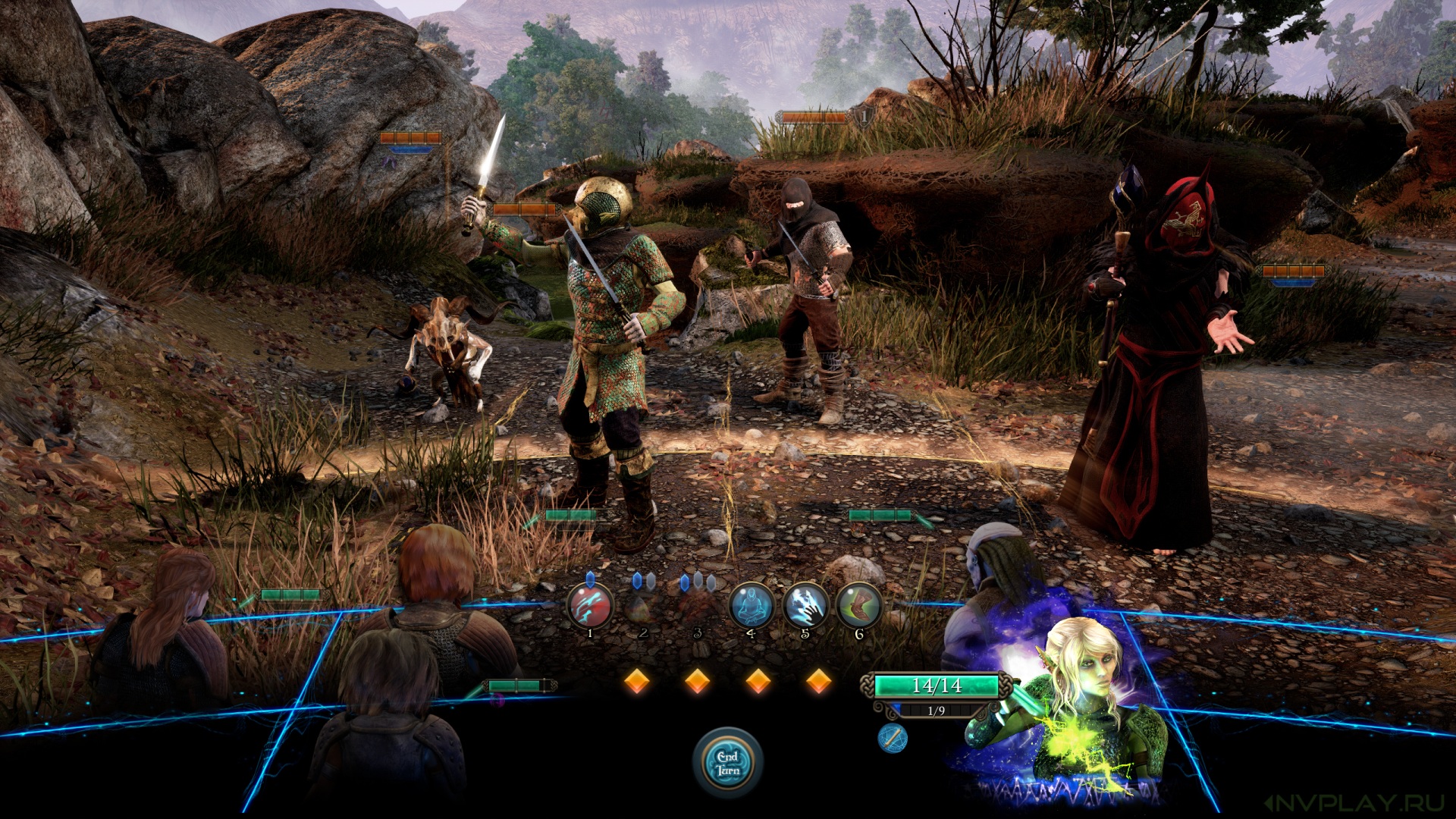Use the meditating figure ability
The width and height of the screenshot is (1456, 819).
[x=751, y=606]
